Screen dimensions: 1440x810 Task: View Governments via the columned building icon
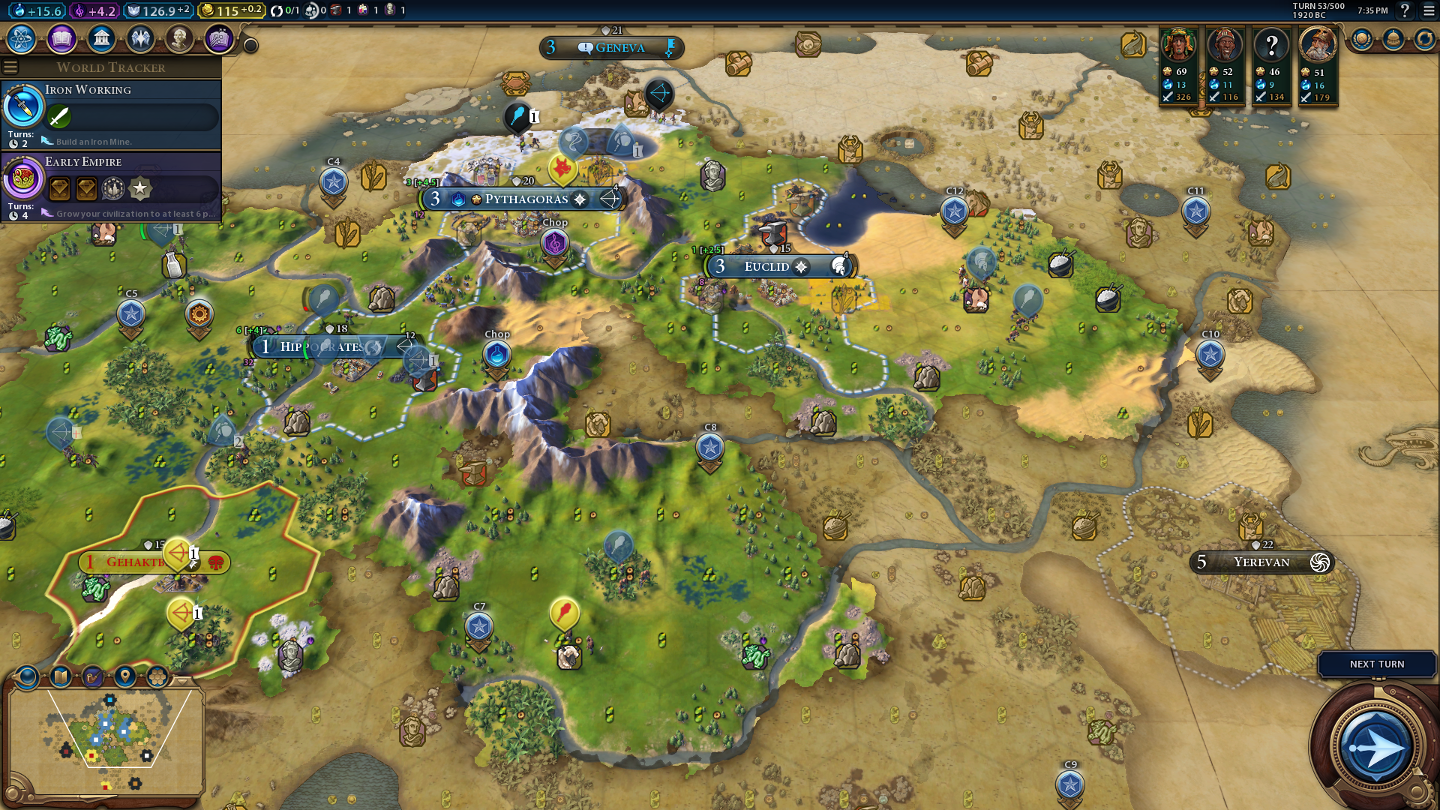pos(101,39)
